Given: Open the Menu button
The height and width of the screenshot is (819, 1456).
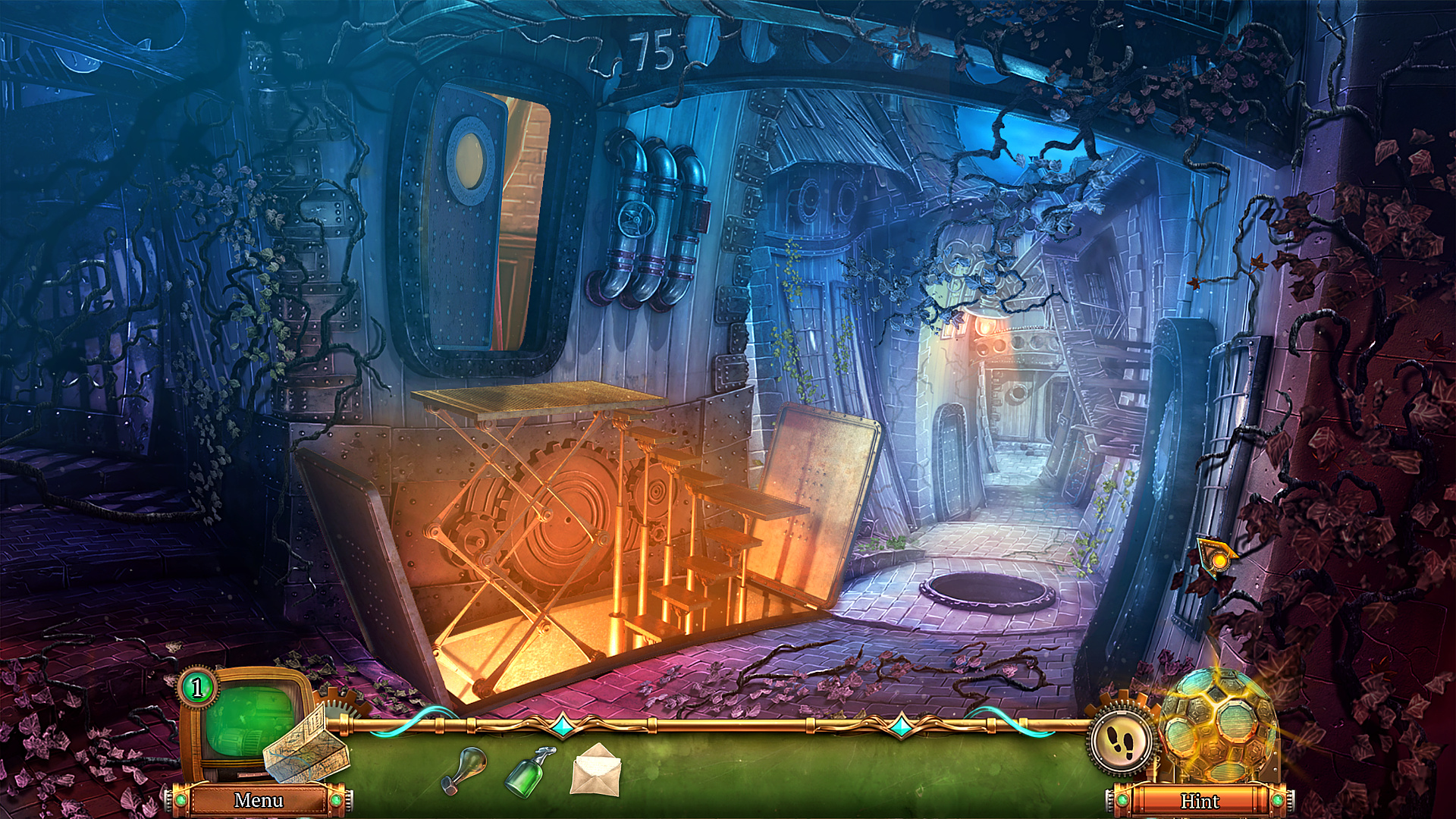Looking at the screenshot, I should pos(259,800).
